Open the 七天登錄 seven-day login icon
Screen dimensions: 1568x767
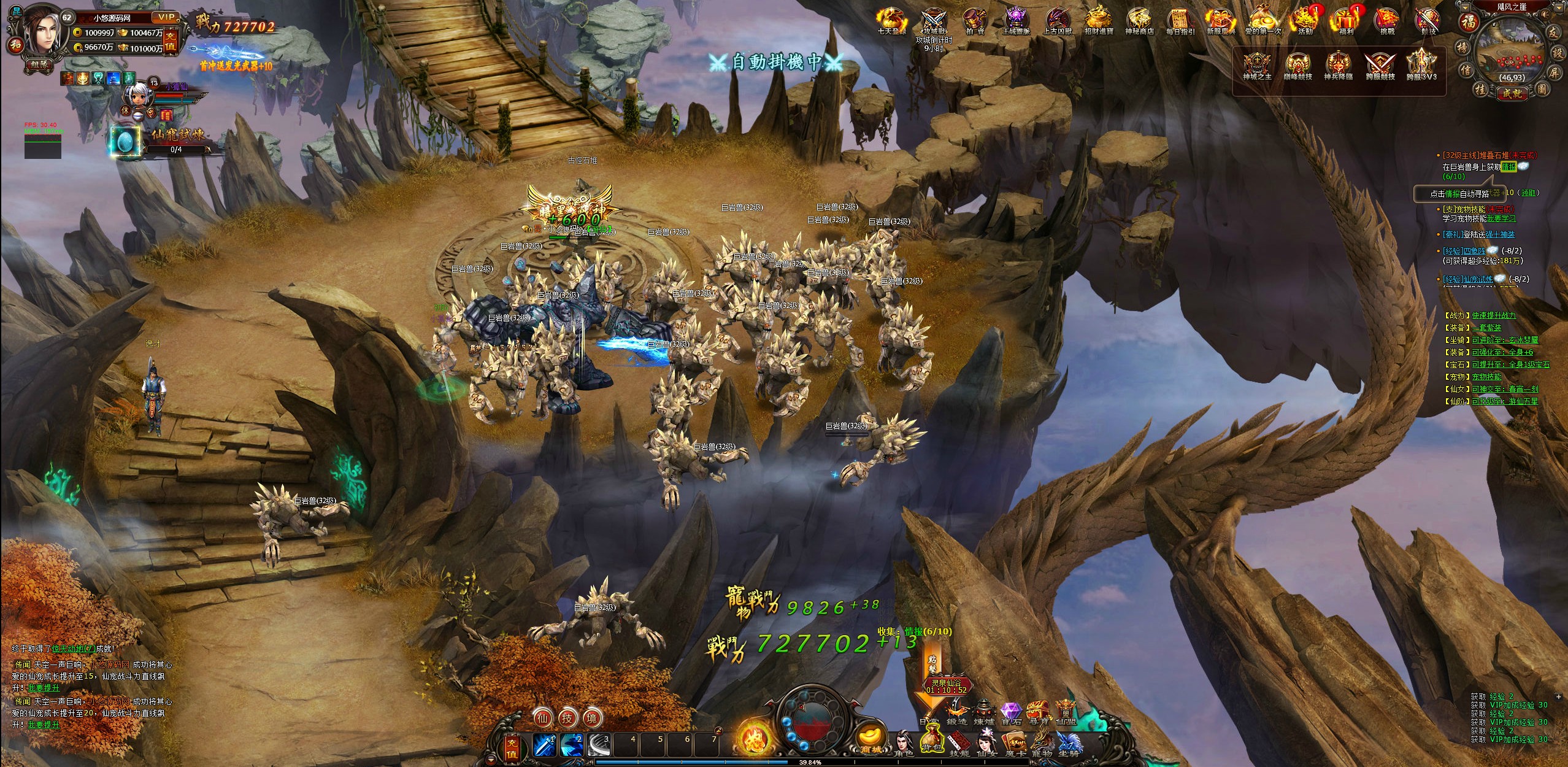(891, 21)
